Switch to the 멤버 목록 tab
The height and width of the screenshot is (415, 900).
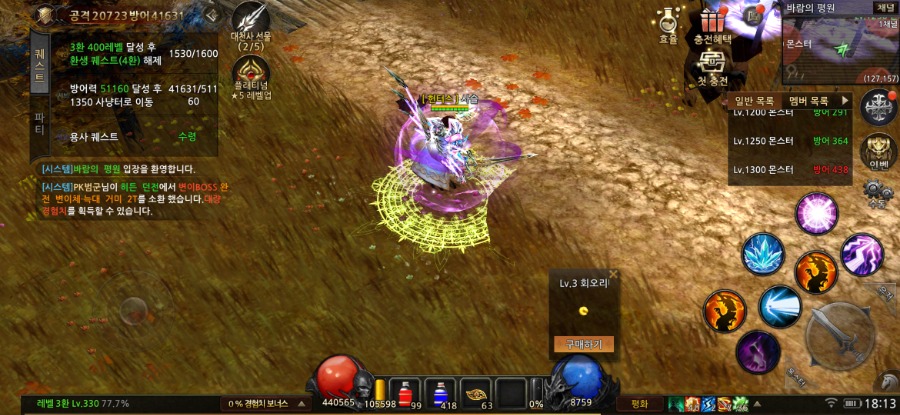809,101
